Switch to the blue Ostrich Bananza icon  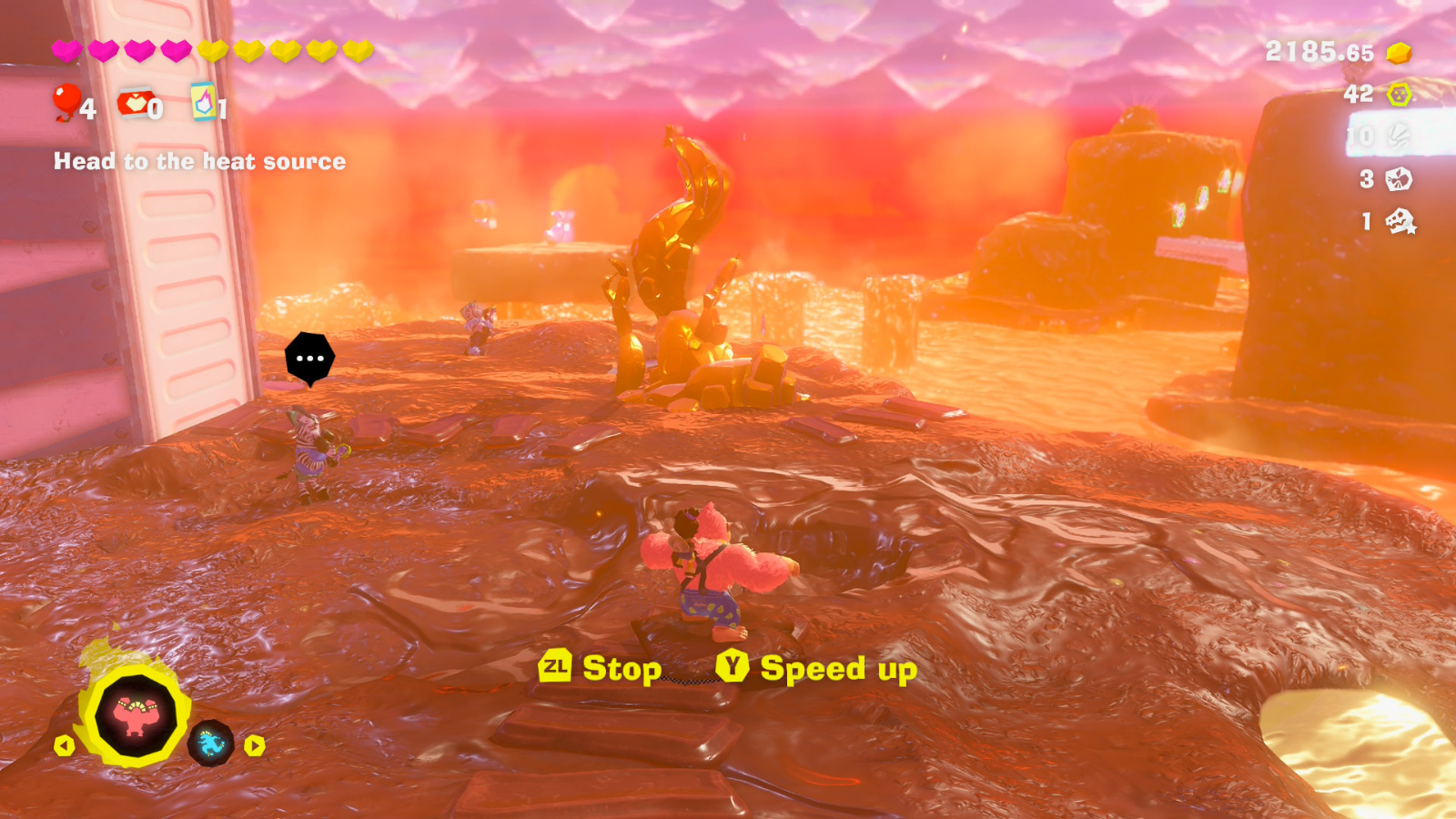[x=211, y=743]
